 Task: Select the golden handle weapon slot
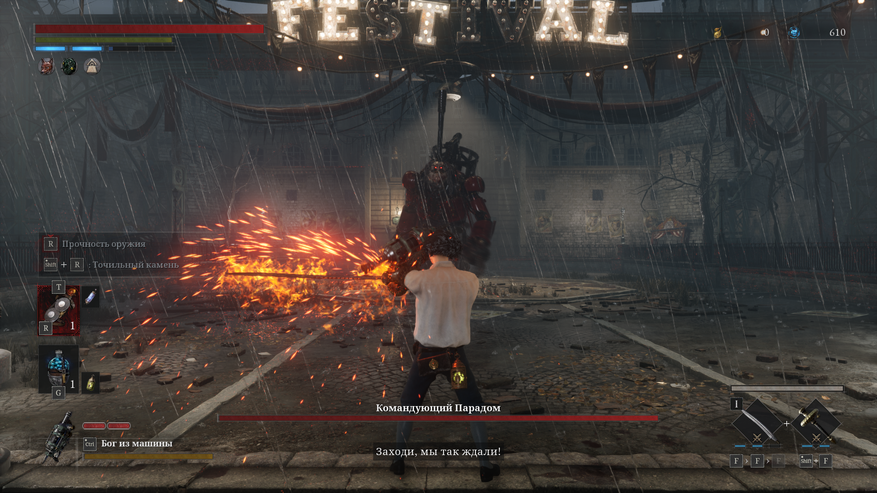click(817, 422)
